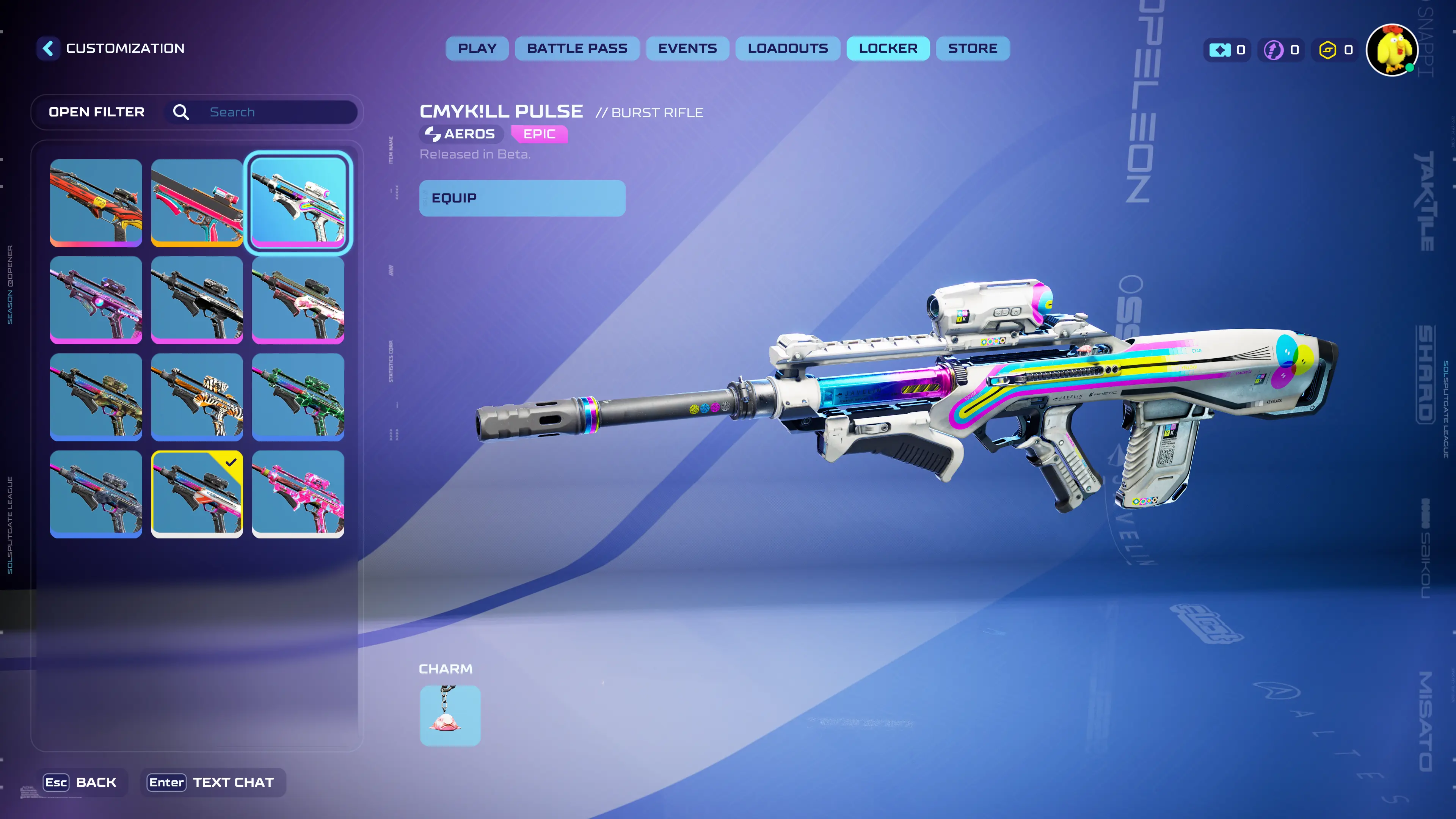1456x819 pixels.
Task: Pick the green cracked-pattern rifle skin
Action: [298, 397]
